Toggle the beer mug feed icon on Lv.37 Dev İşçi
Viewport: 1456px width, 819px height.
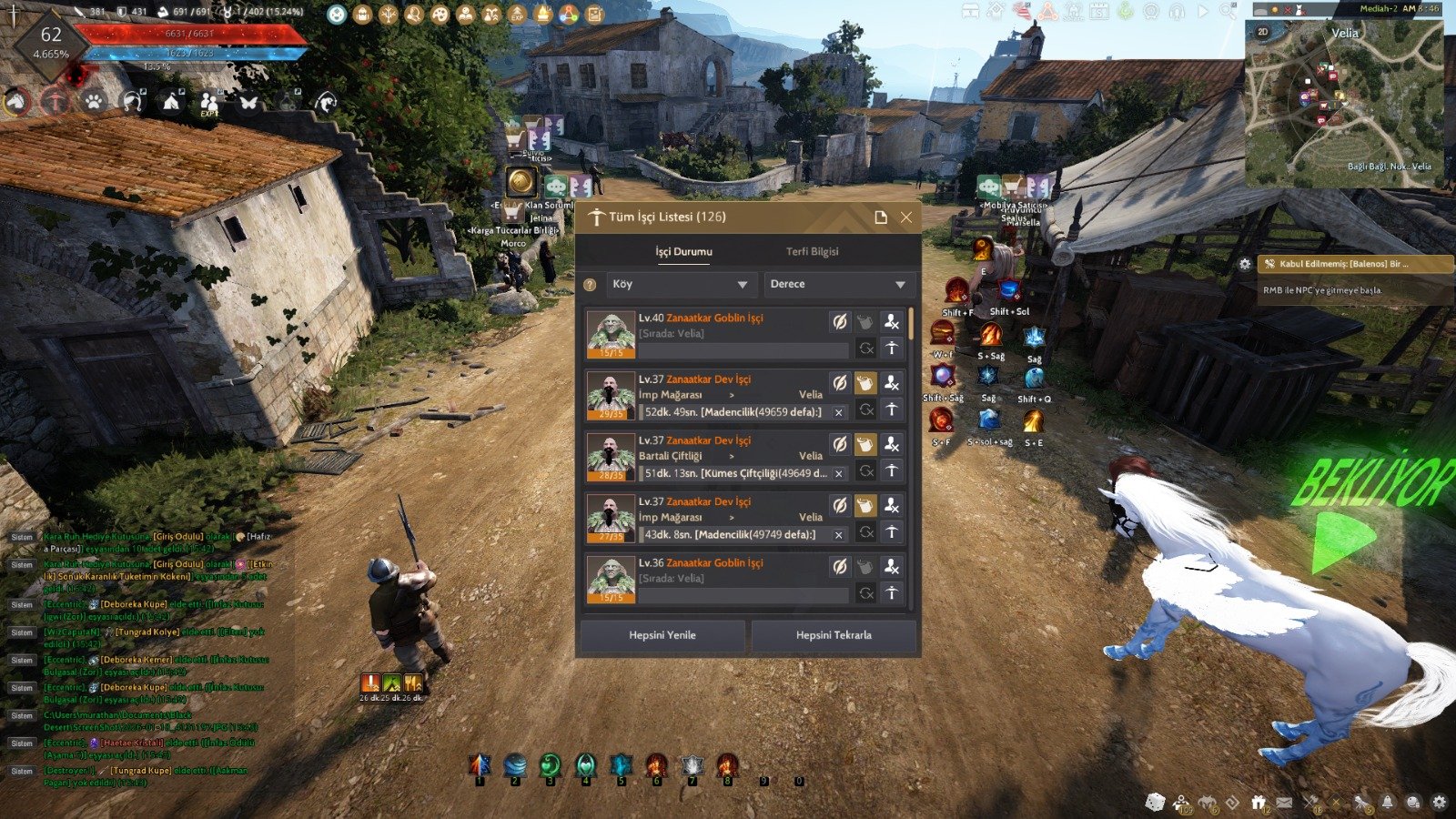[865, 383]
